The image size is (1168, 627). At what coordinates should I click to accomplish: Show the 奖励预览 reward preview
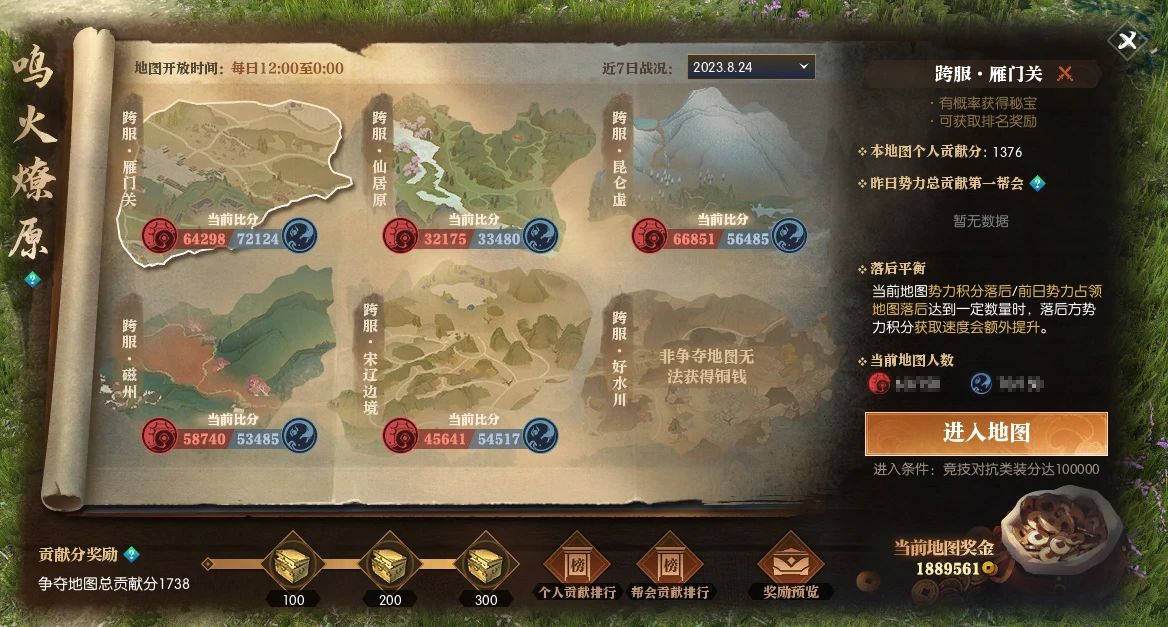pos(790,566)
